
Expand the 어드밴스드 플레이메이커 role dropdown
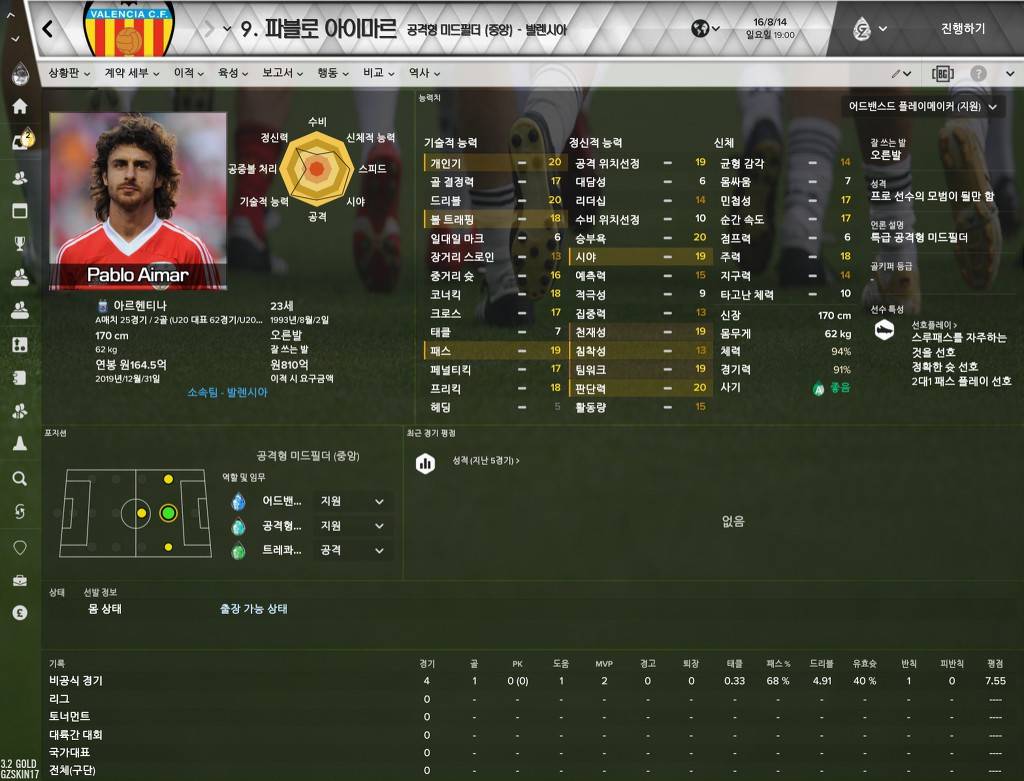click(x=922, y=105)
